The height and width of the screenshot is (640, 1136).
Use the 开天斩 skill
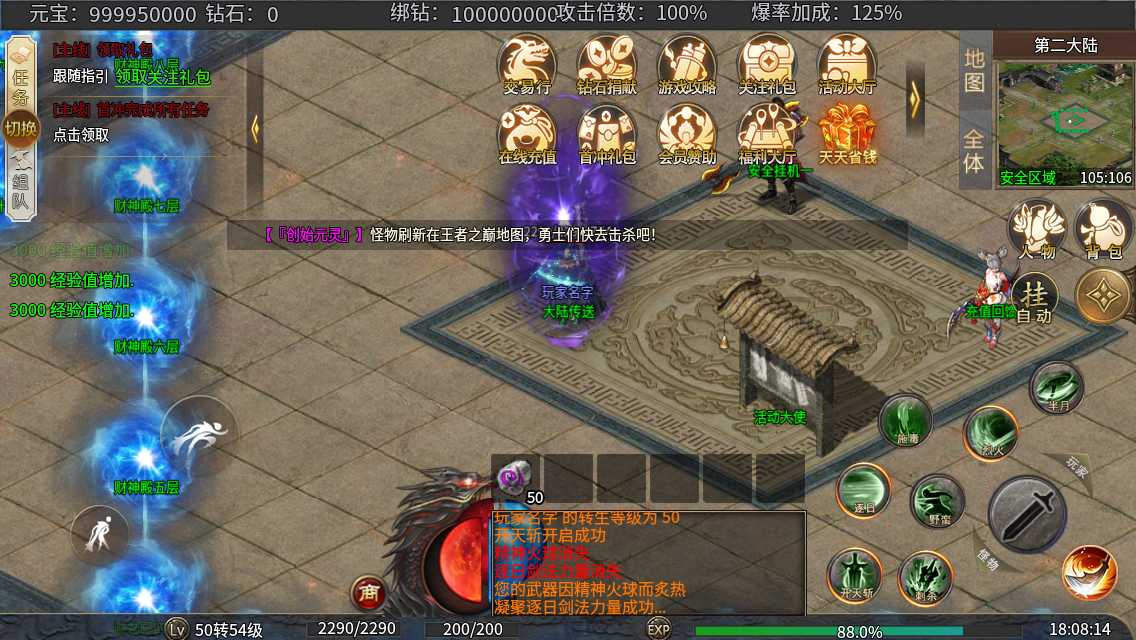point(855,577)
